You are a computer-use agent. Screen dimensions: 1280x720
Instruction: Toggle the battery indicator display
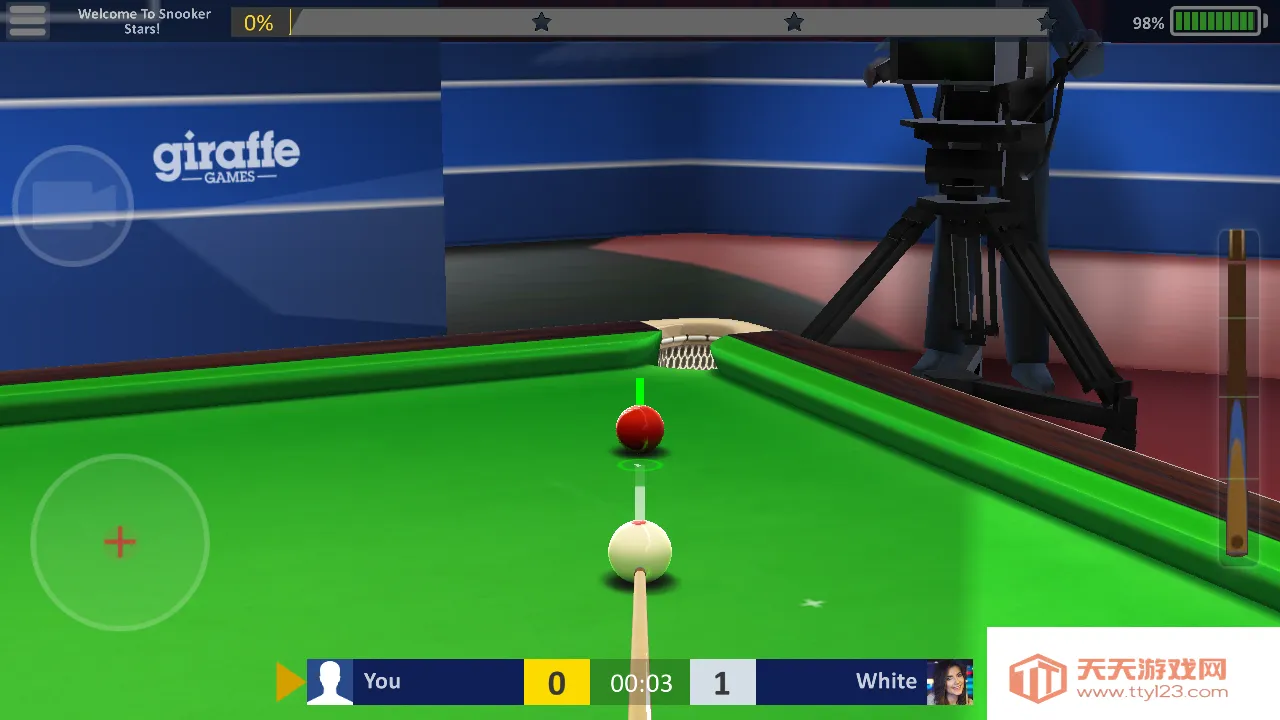pos(1216,20)
